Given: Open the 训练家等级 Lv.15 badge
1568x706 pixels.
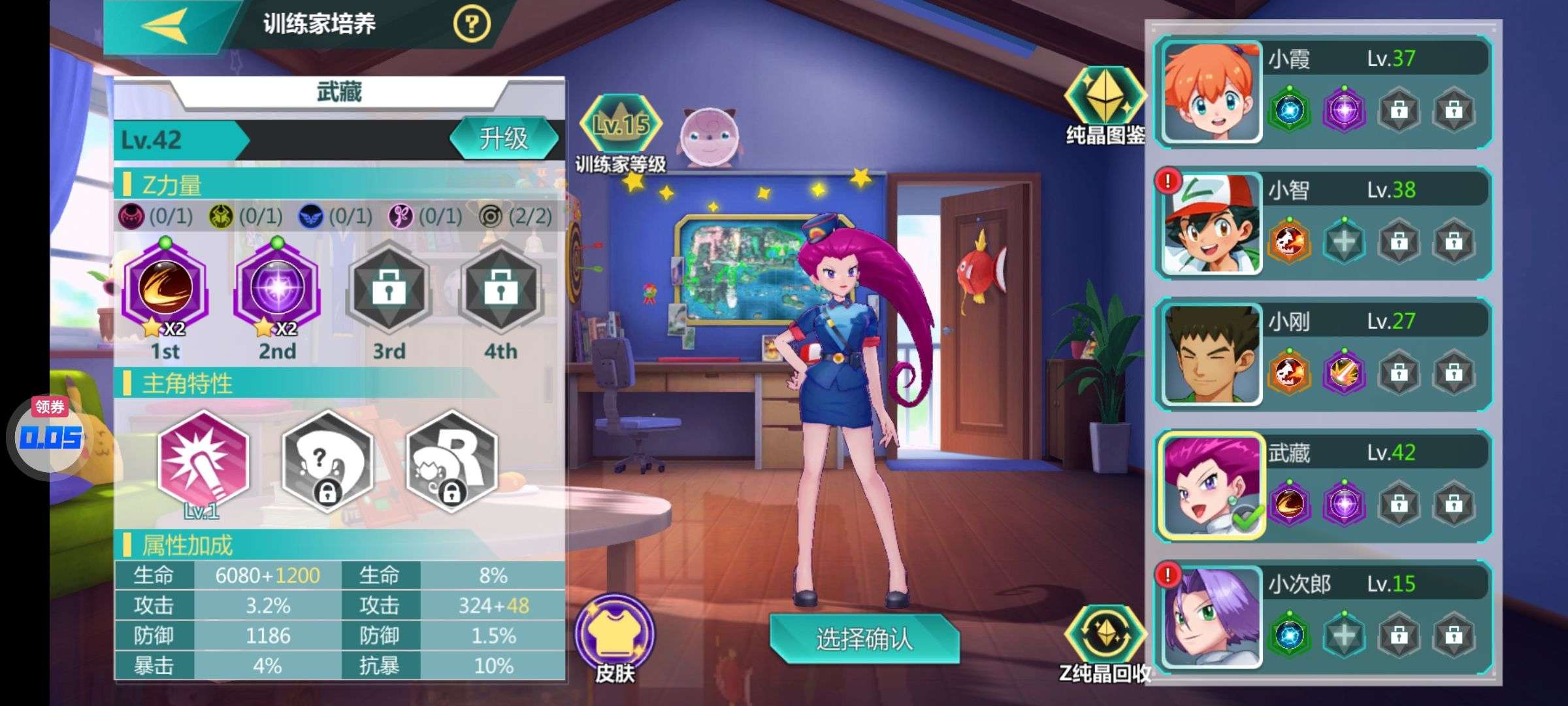Looking at the screenshot, I should click(x=621, y=124).
